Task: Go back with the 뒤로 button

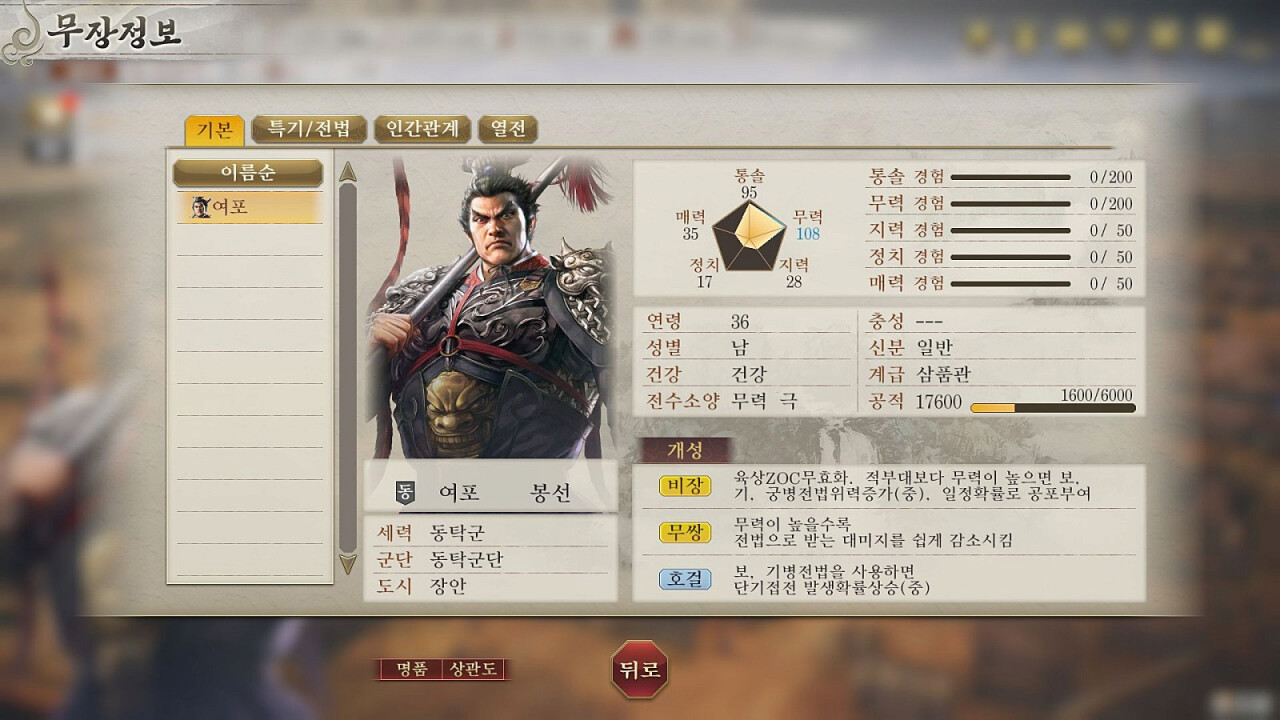Action: [639, 669]
